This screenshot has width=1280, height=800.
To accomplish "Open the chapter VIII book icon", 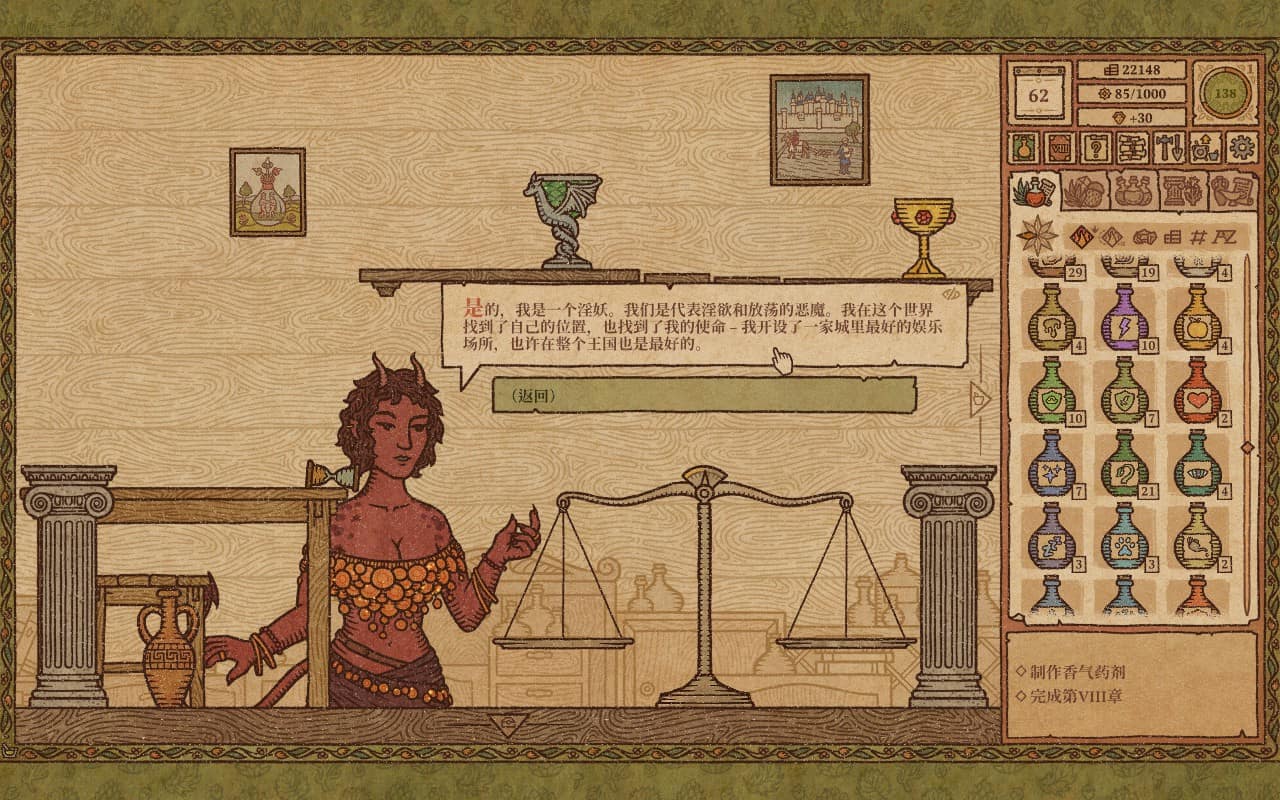I will tap(1060, 148).
